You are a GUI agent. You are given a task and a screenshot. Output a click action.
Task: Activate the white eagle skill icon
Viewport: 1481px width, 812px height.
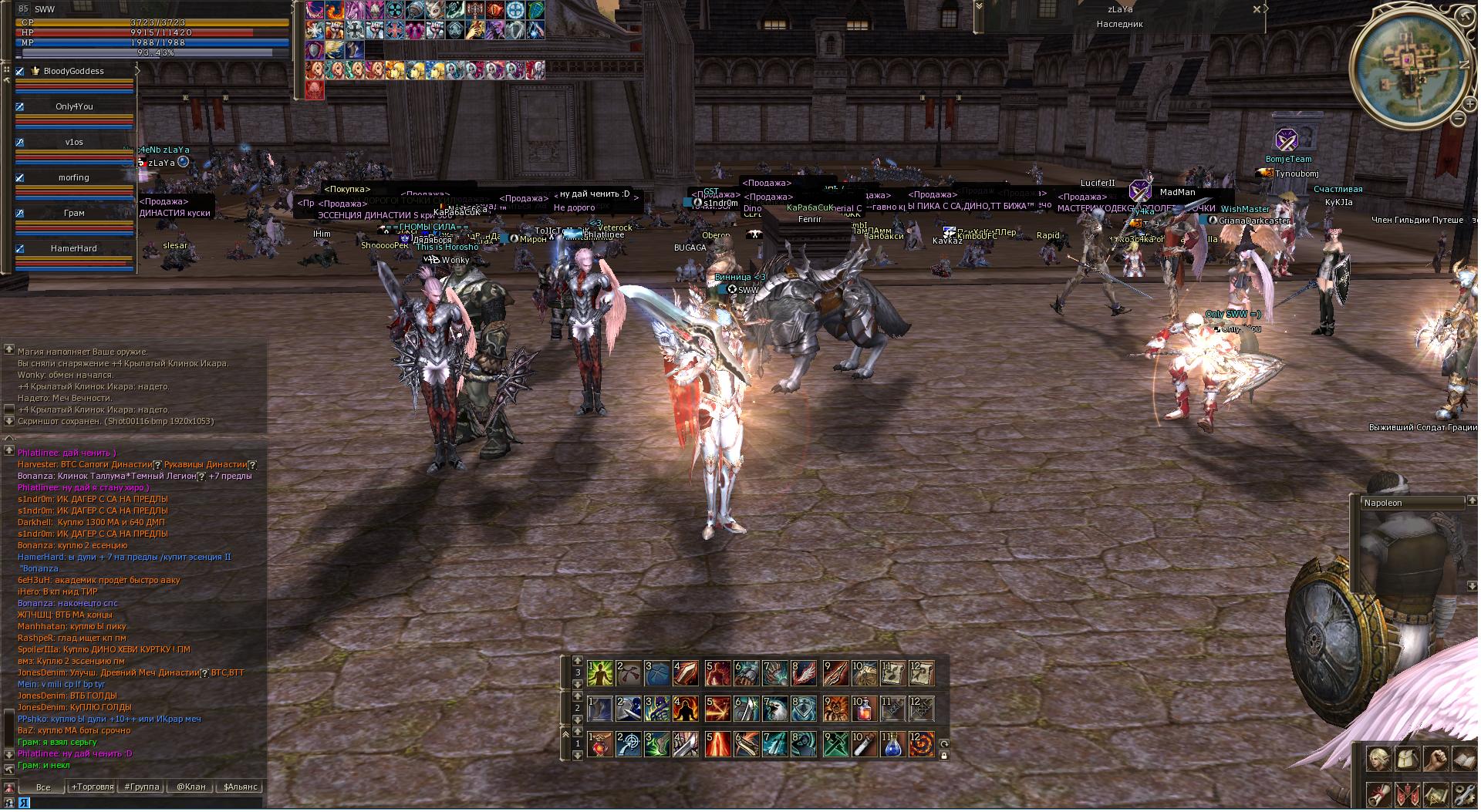[775, 708]
